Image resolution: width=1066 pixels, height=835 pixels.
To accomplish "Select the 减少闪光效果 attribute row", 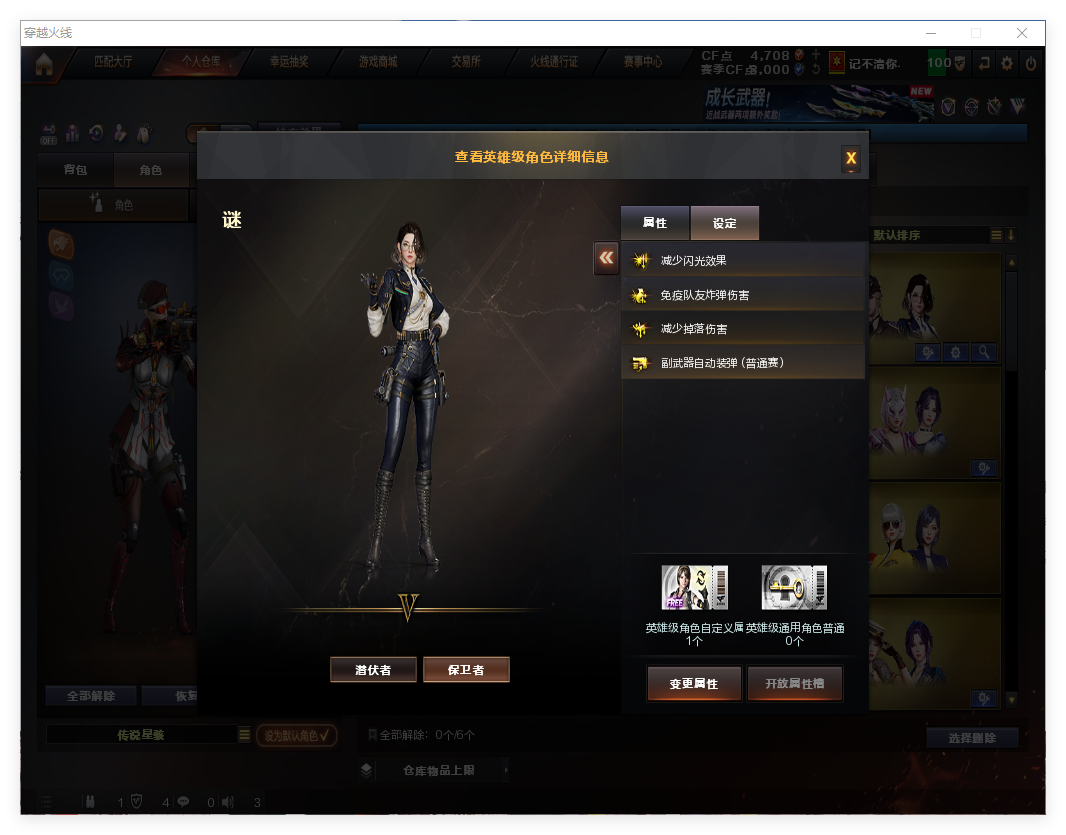I will 743,261.
